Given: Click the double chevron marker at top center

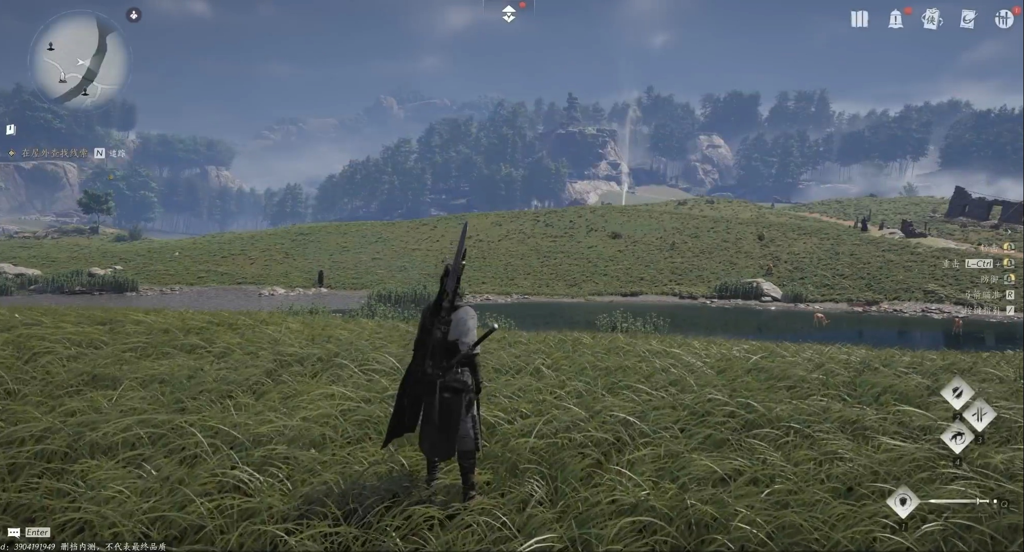Looking at the screenshot, I should [x=509, y=13].
